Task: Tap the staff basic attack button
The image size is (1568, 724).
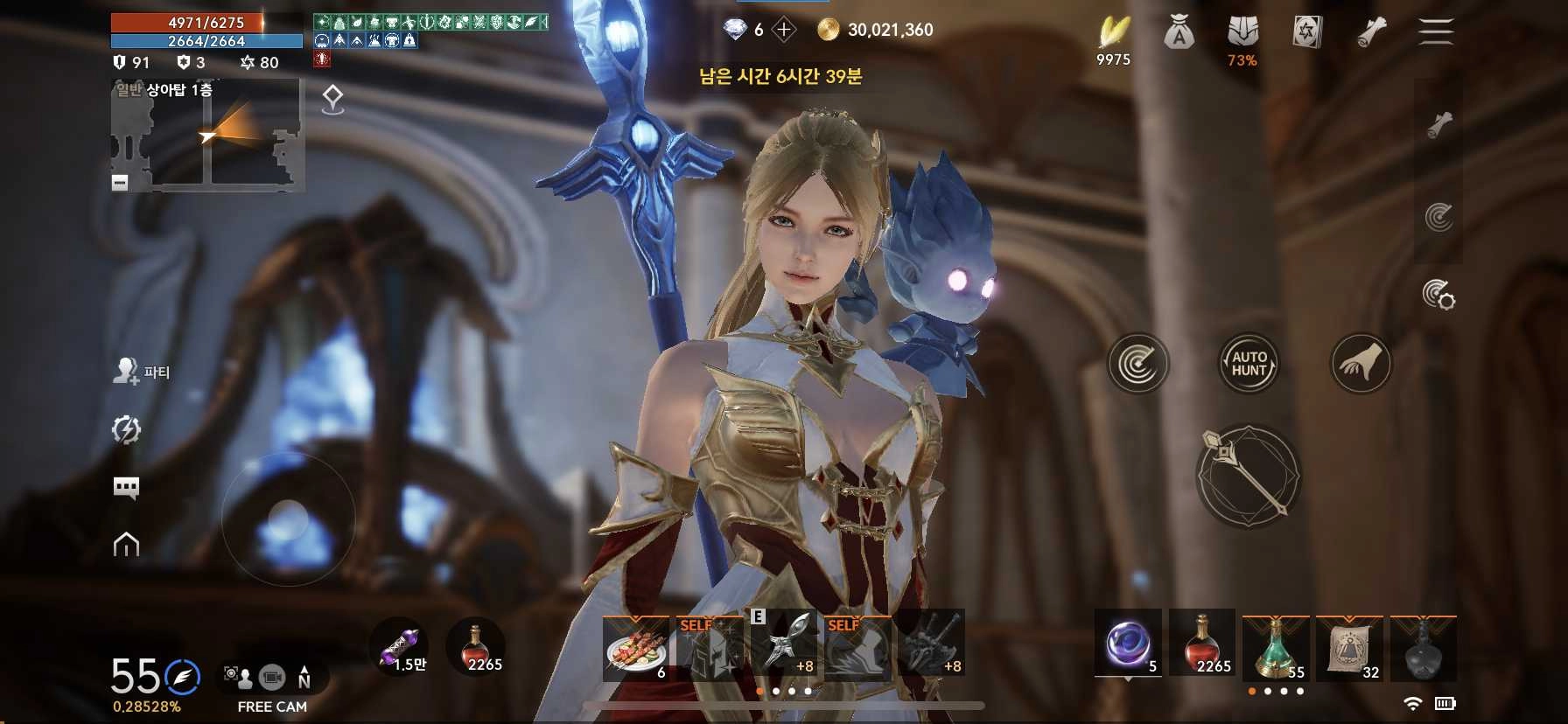Action: (x=1249, y=477)
